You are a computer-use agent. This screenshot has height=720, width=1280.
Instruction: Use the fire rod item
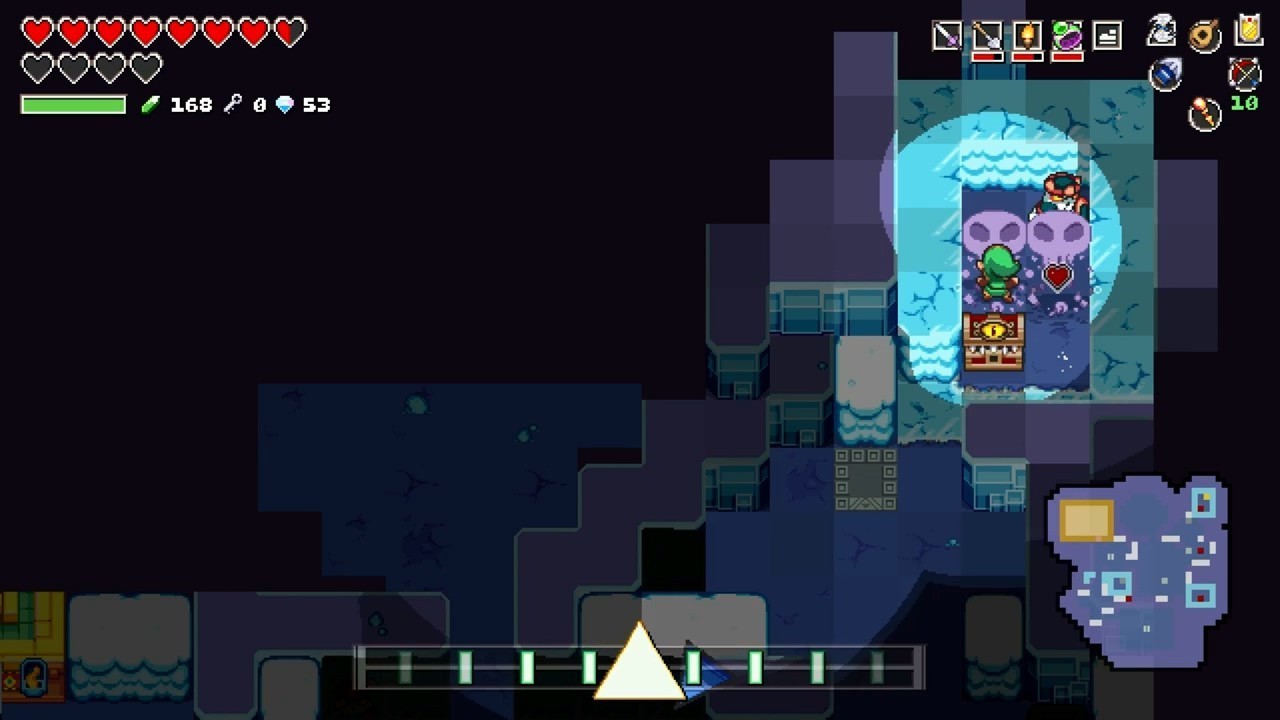click(x=1205, y=114)
